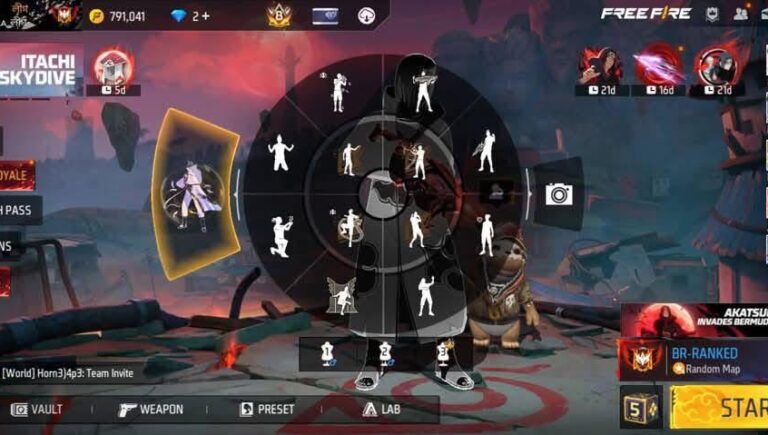768x435 pixels.
Task: Switch to emote preset 2
Action: (x=384, y=353)
